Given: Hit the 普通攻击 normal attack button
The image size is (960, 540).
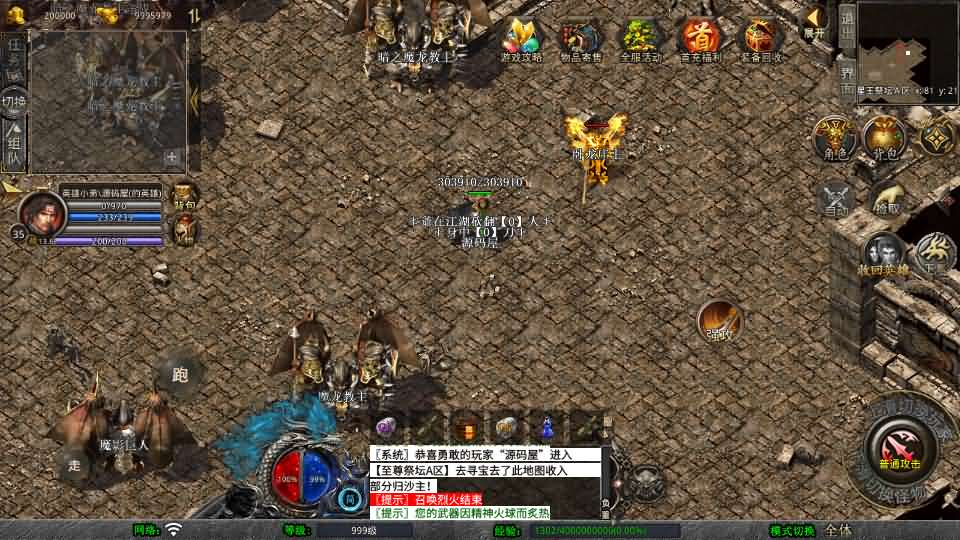Looking at the screenshot, I should click(901, 447).
